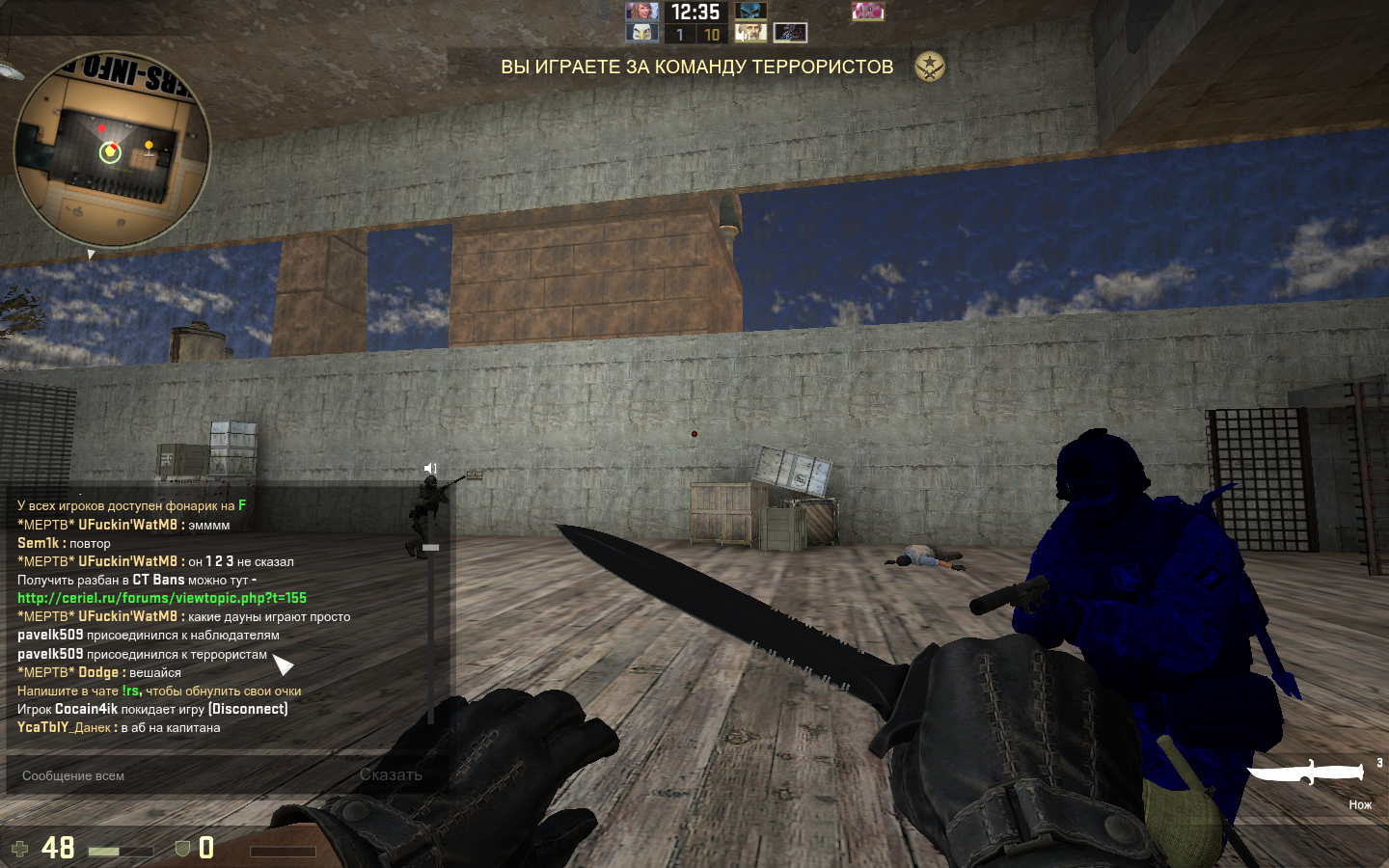Click the chat history scrollbar handle

click(431, 548)
